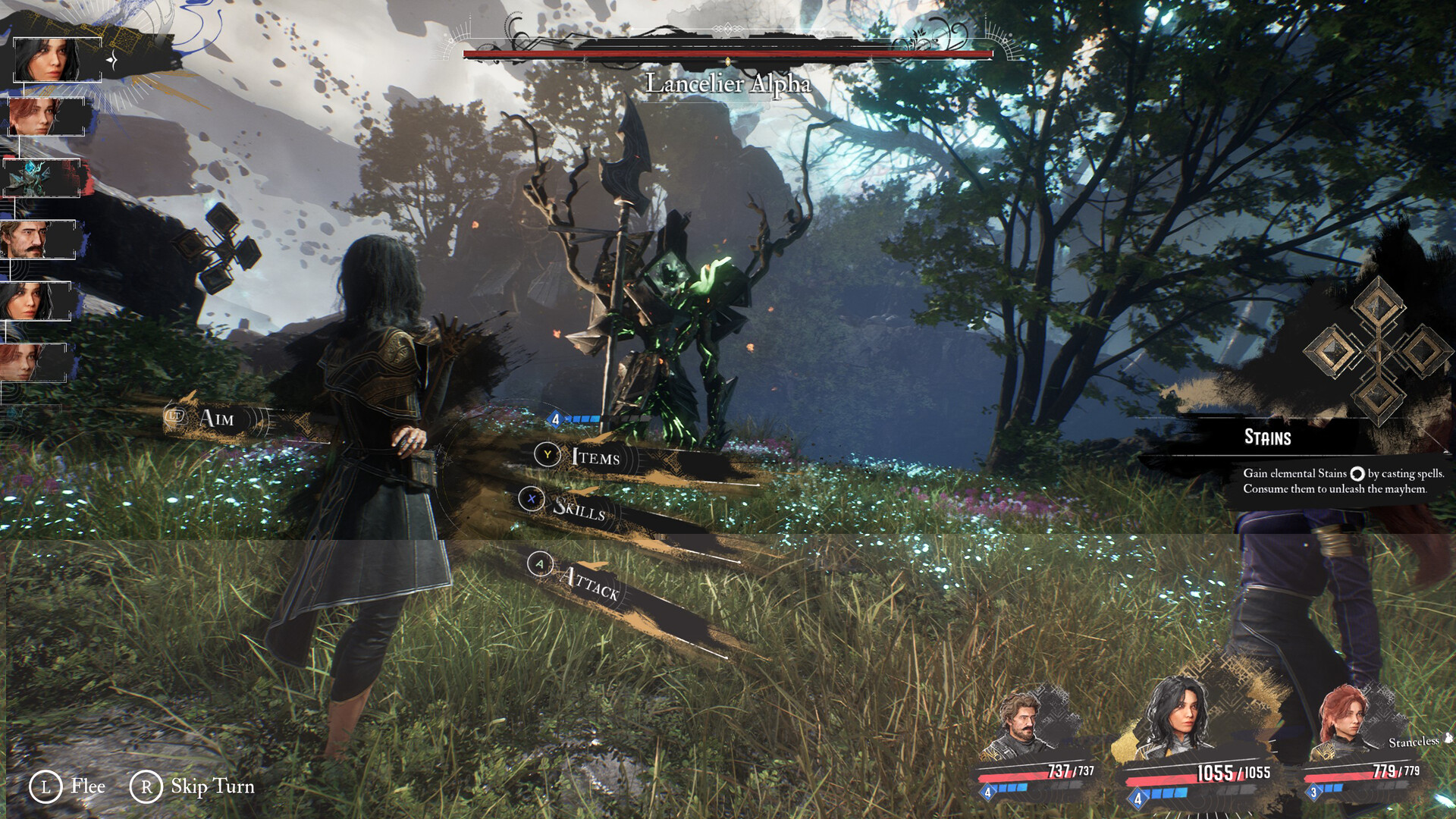Screen dimensions: 1456x819
Task: Open the Skills menu
Action: pyautogui.click(x=578, y=507)
